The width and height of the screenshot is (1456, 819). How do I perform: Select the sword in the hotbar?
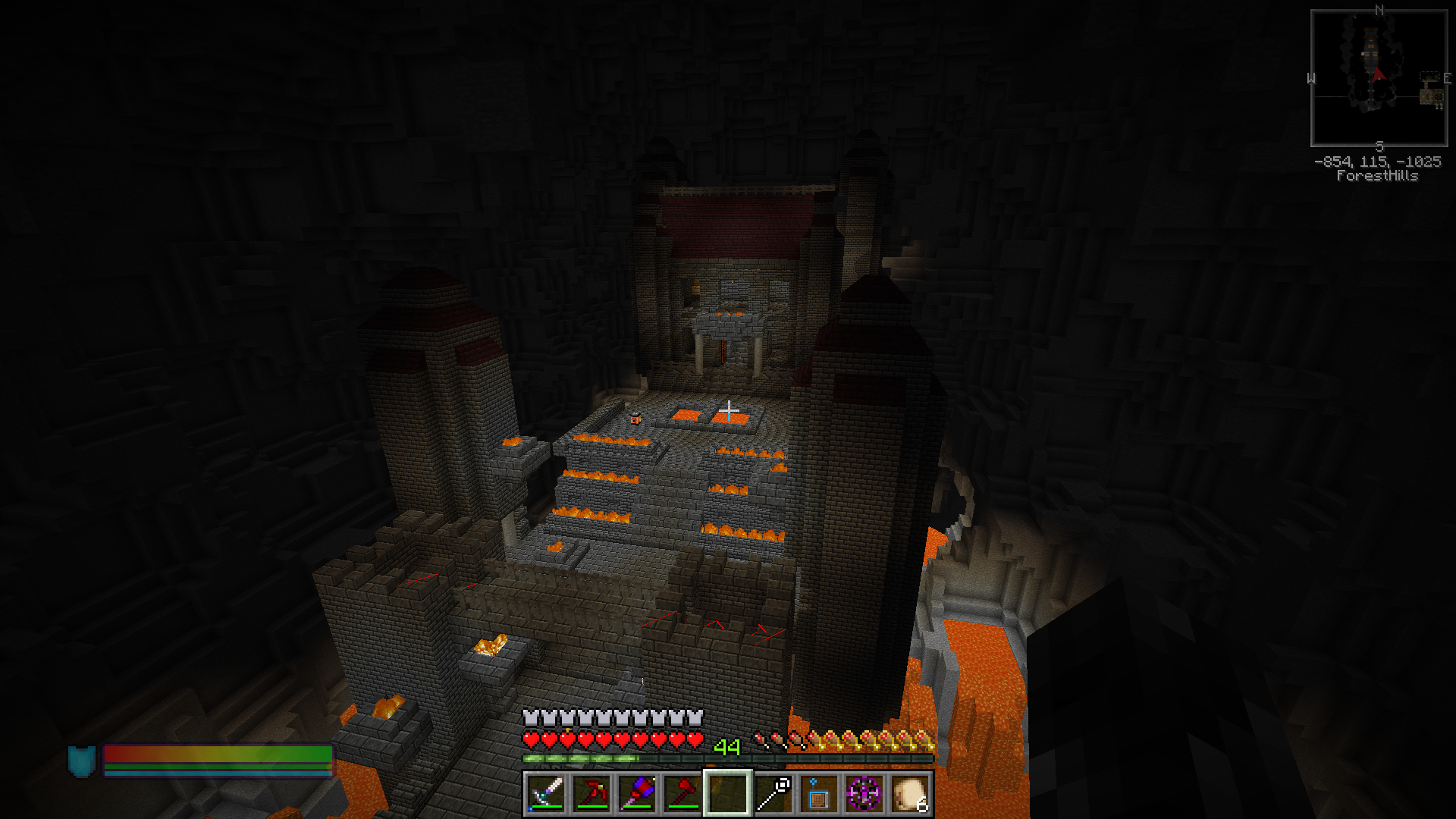(x=546, y=794)
